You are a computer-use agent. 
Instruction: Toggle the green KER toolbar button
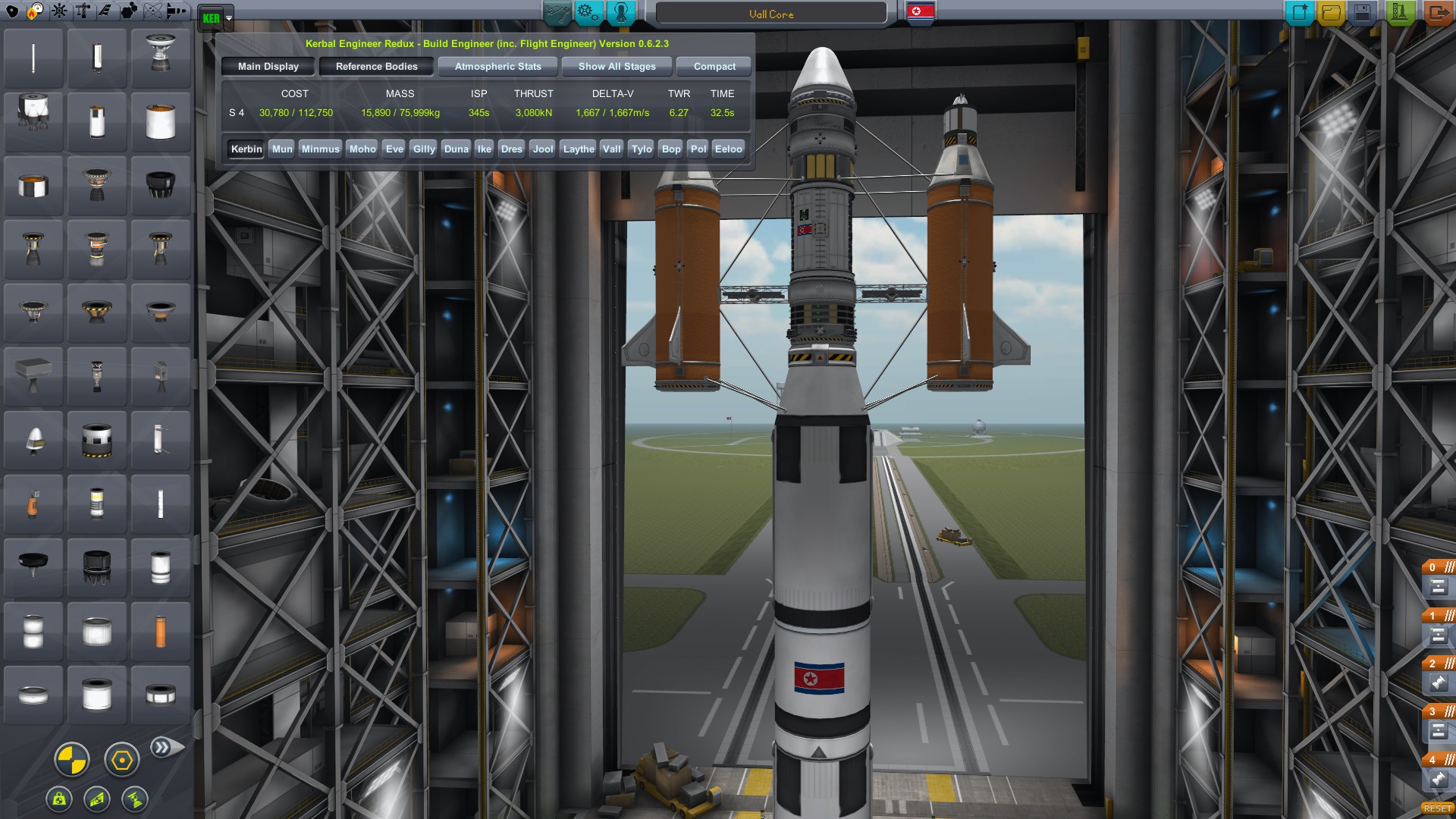pos(212,17)
